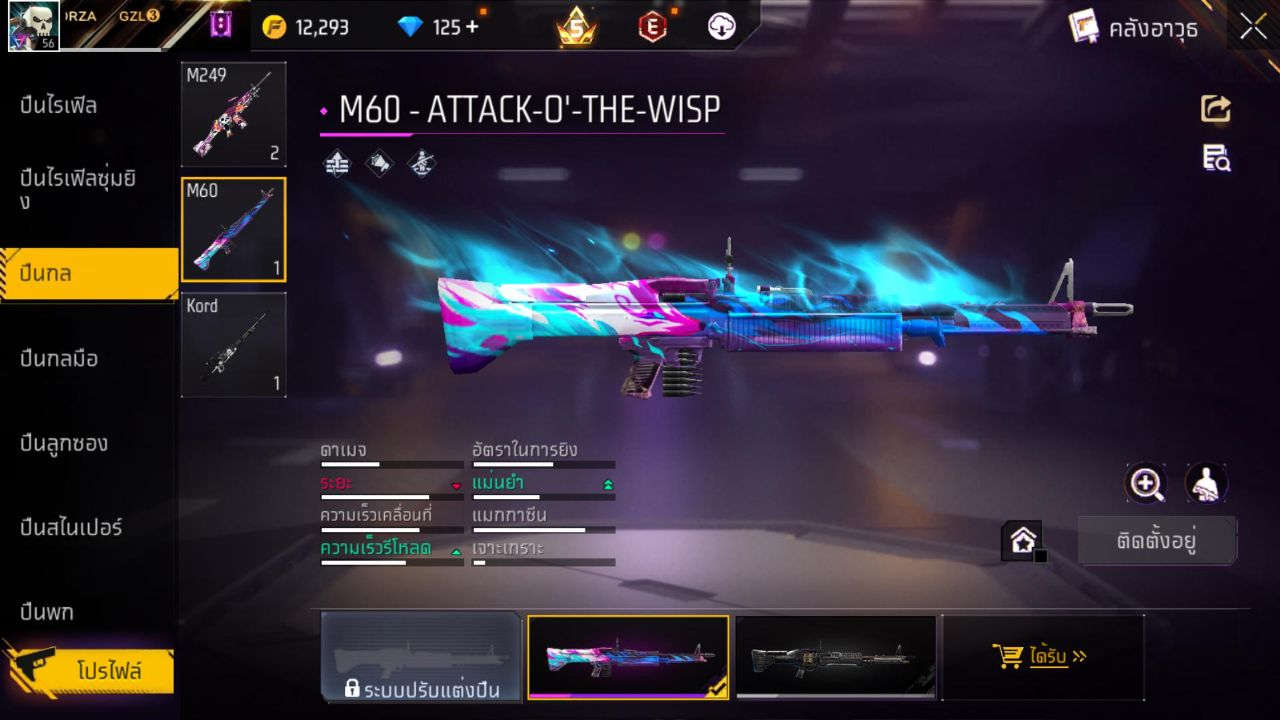Toggle the soldier attribute badge

pyautogui.click(x=423, y=164)
